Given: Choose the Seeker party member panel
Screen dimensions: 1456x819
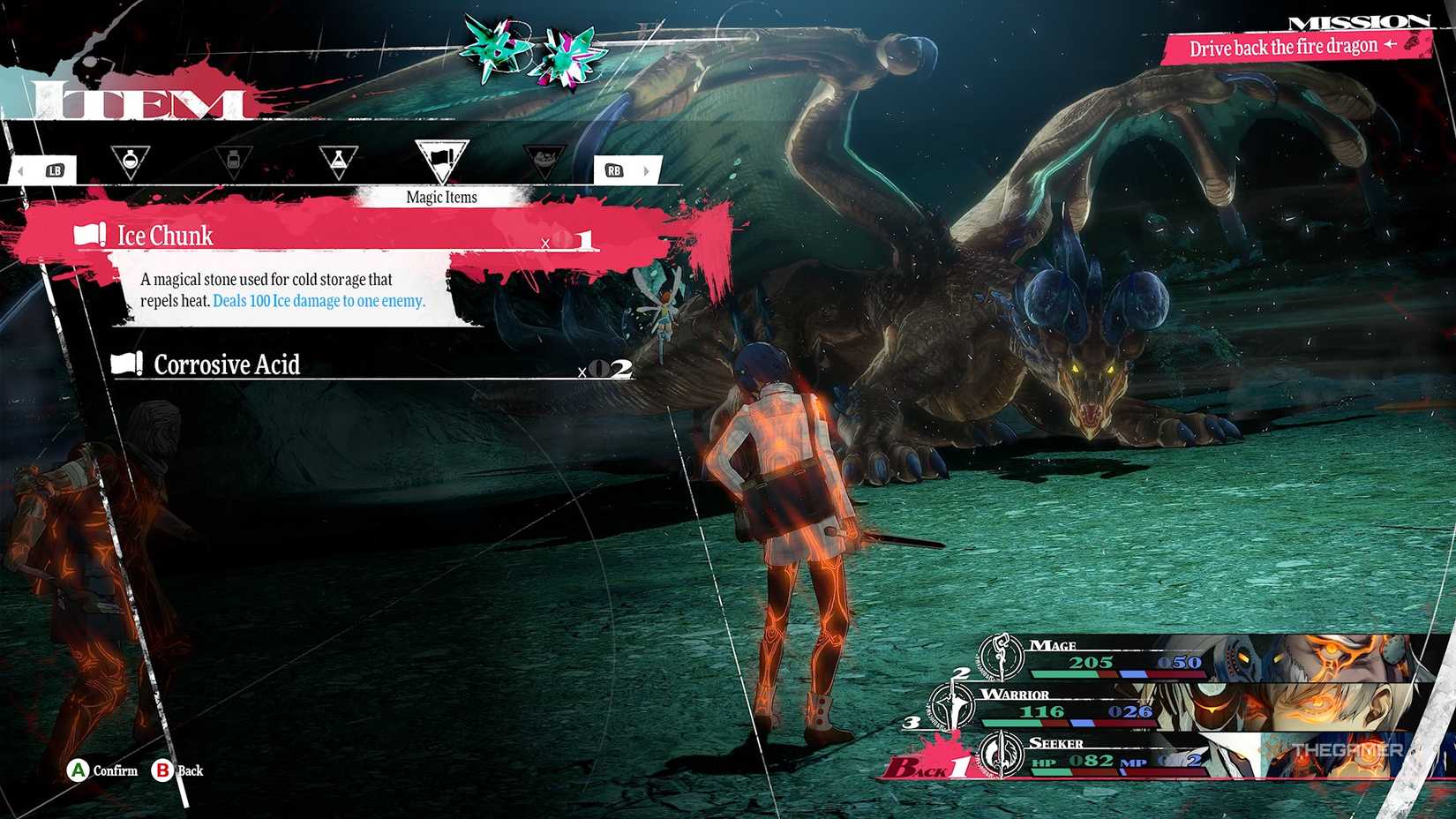Looking at the screenshot, I should click(x=1147, y=756).
